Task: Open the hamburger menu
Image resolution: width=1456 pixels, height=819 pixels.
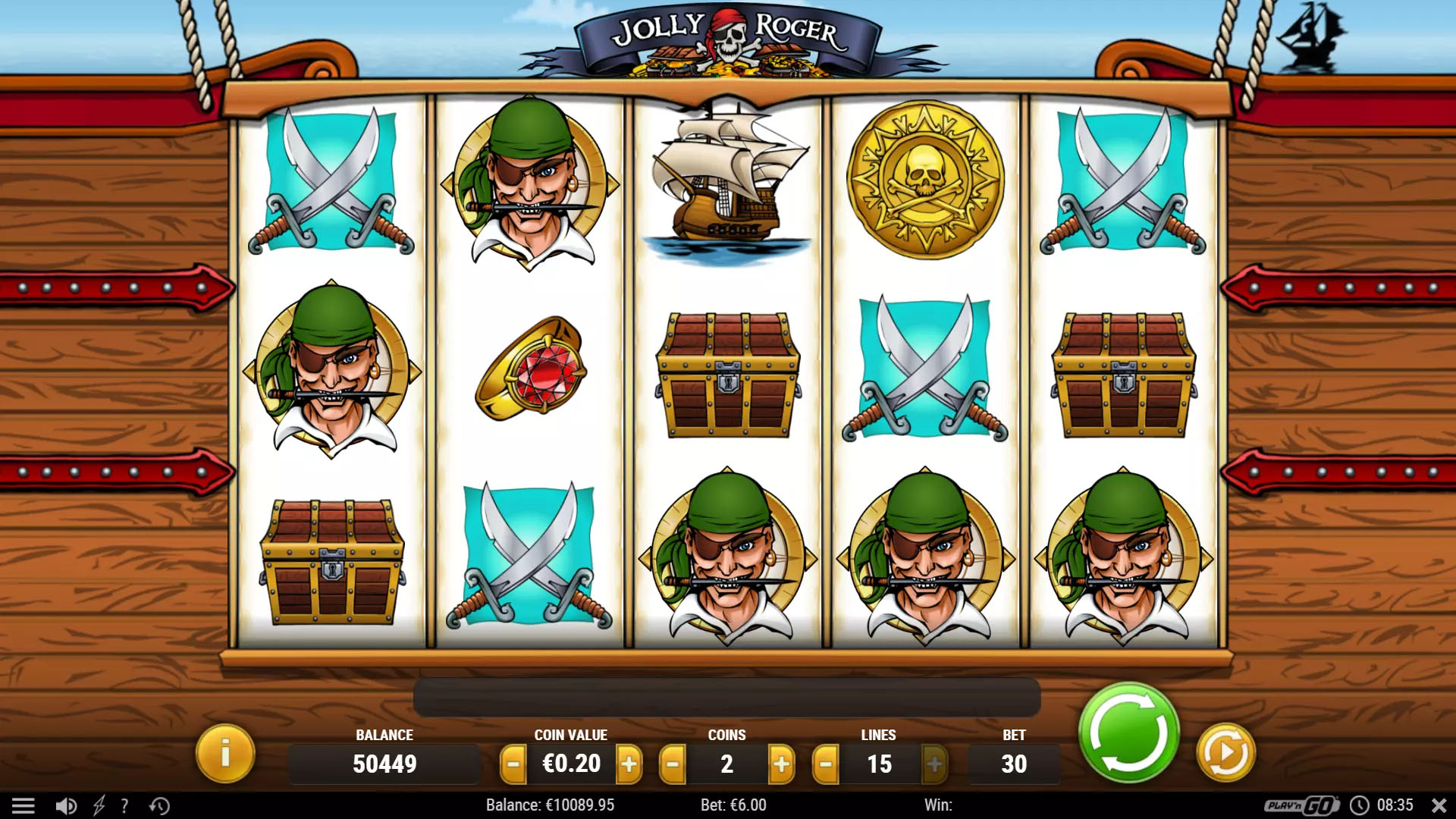Action: pos(24,805)
